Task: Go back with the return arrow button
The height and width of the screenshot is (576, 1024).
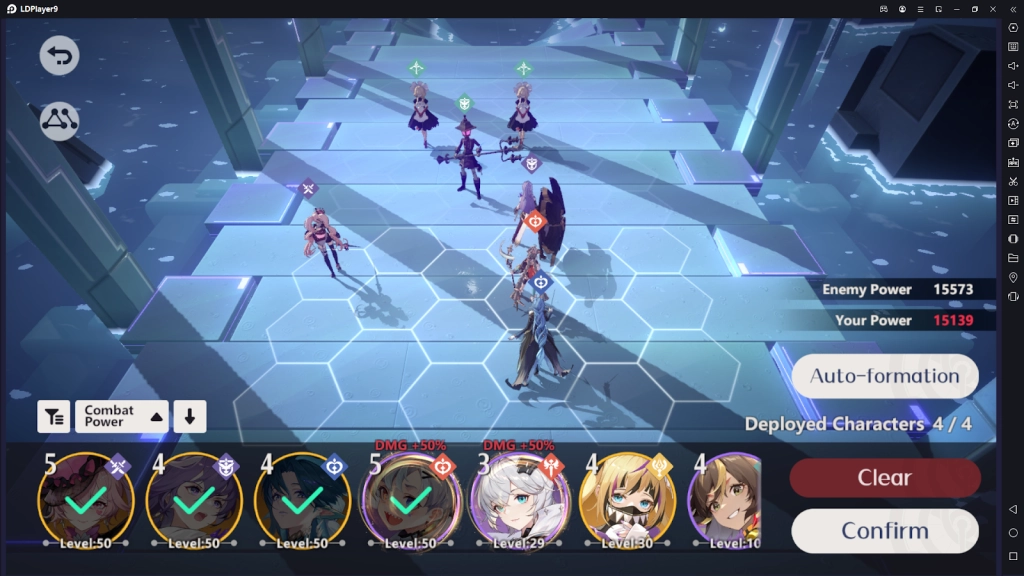Action: point(59,56)
